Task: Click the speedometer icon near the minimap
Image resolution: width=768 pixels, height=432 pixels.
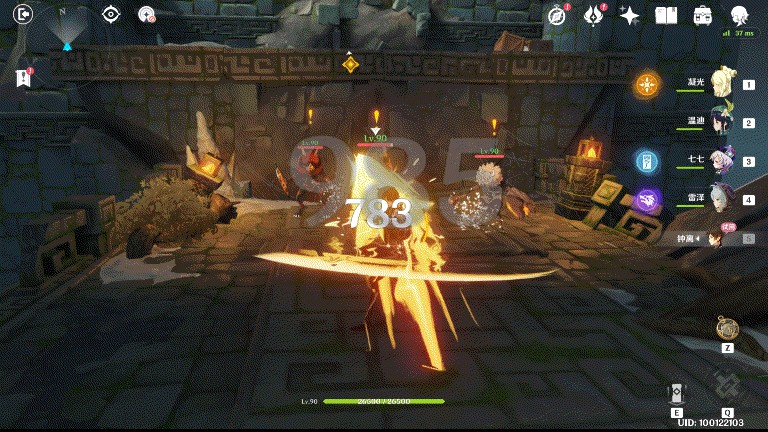Action: (x=147, y=15)
